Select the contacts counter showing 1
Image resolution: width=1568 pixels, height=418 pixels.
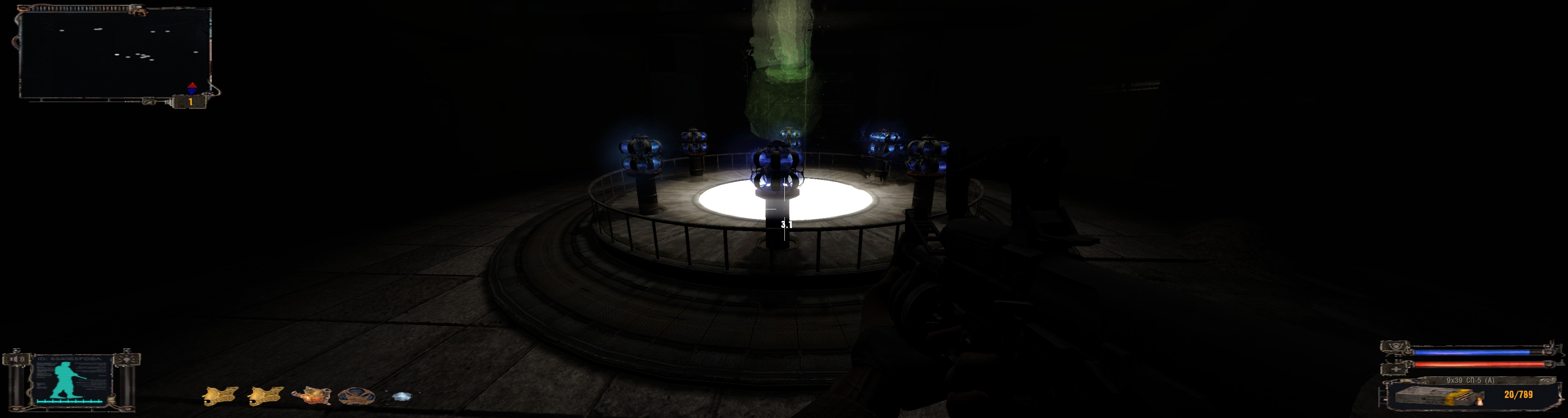coord(190,102)
